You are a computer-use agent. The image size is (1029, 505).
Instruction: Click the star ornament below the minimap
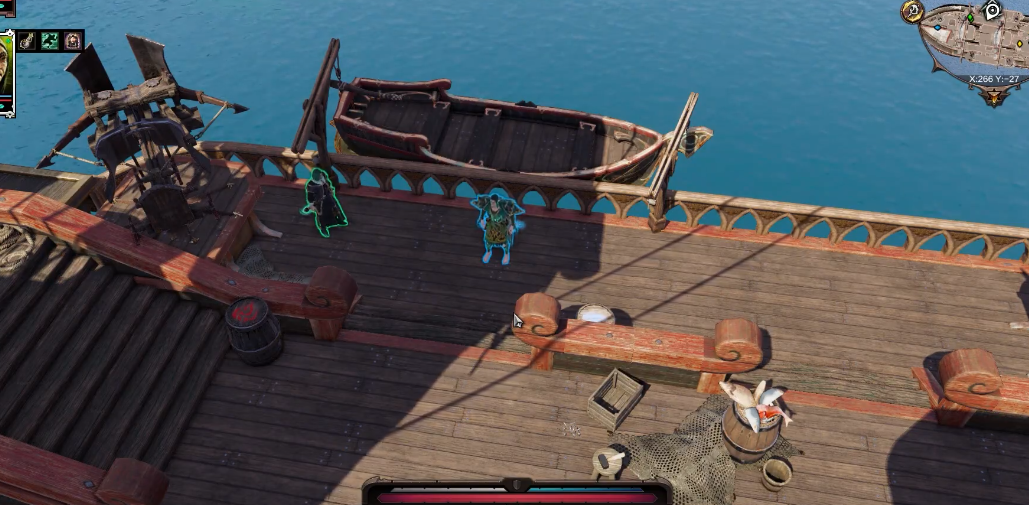(x=993, y=97)
